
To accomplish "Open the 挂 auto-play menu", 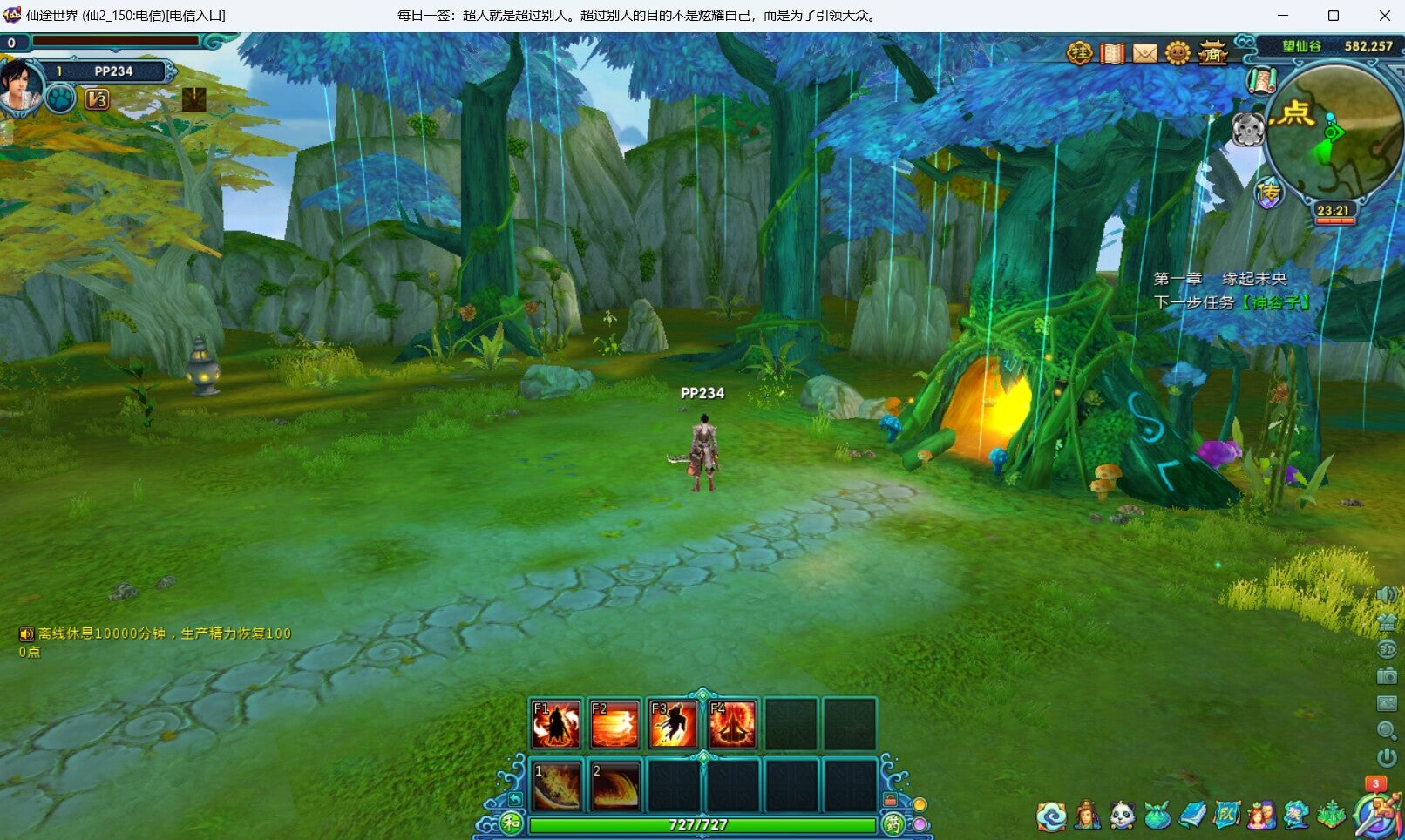I will pos(1079,54).
